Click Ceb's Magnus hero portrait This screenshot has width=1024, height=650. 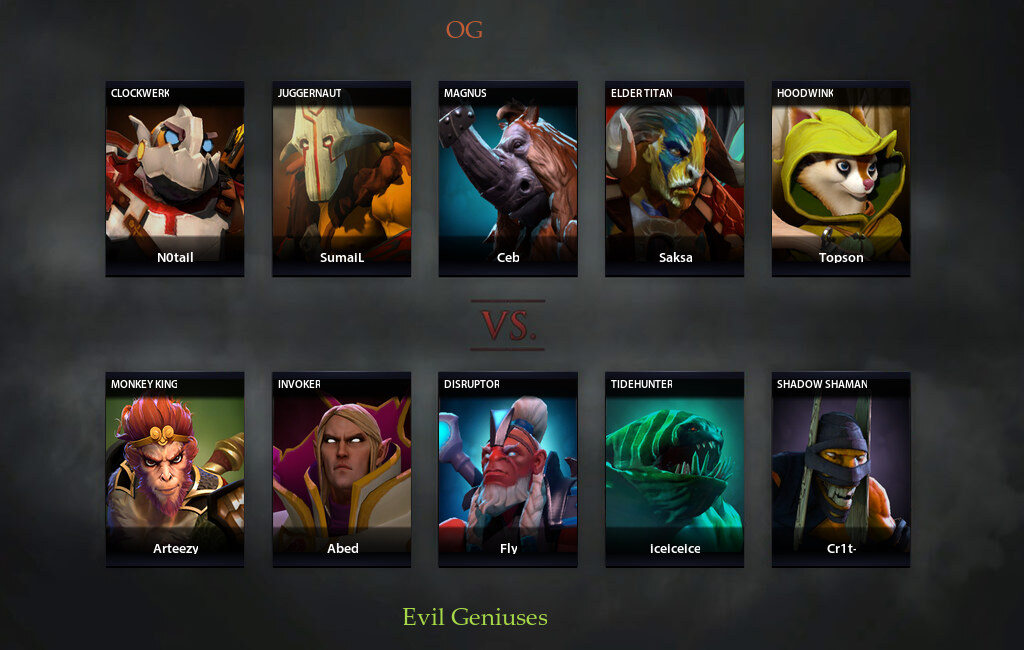click(508, 178)
